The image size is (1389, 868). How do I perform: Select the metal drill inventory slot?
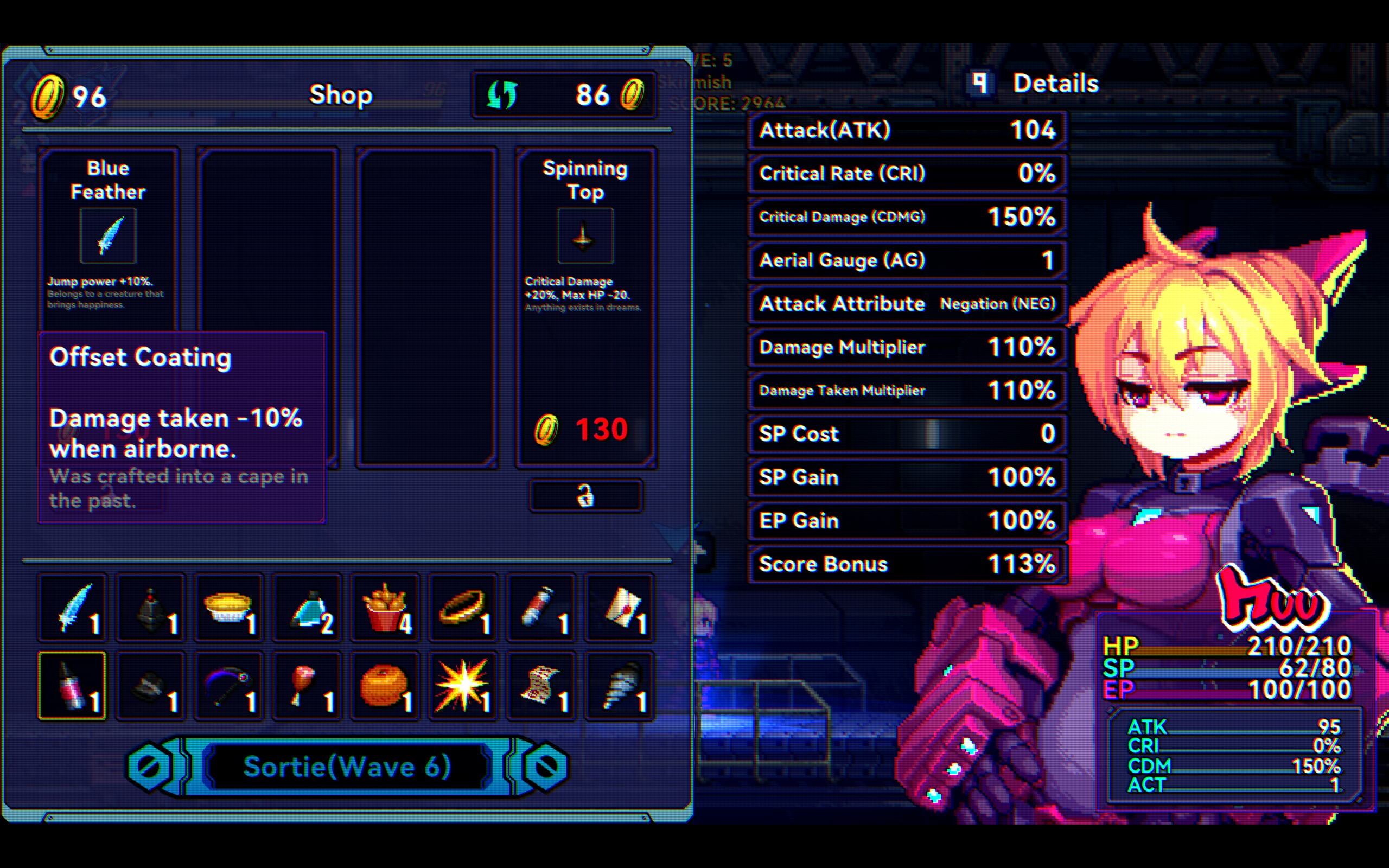point(619,685)
